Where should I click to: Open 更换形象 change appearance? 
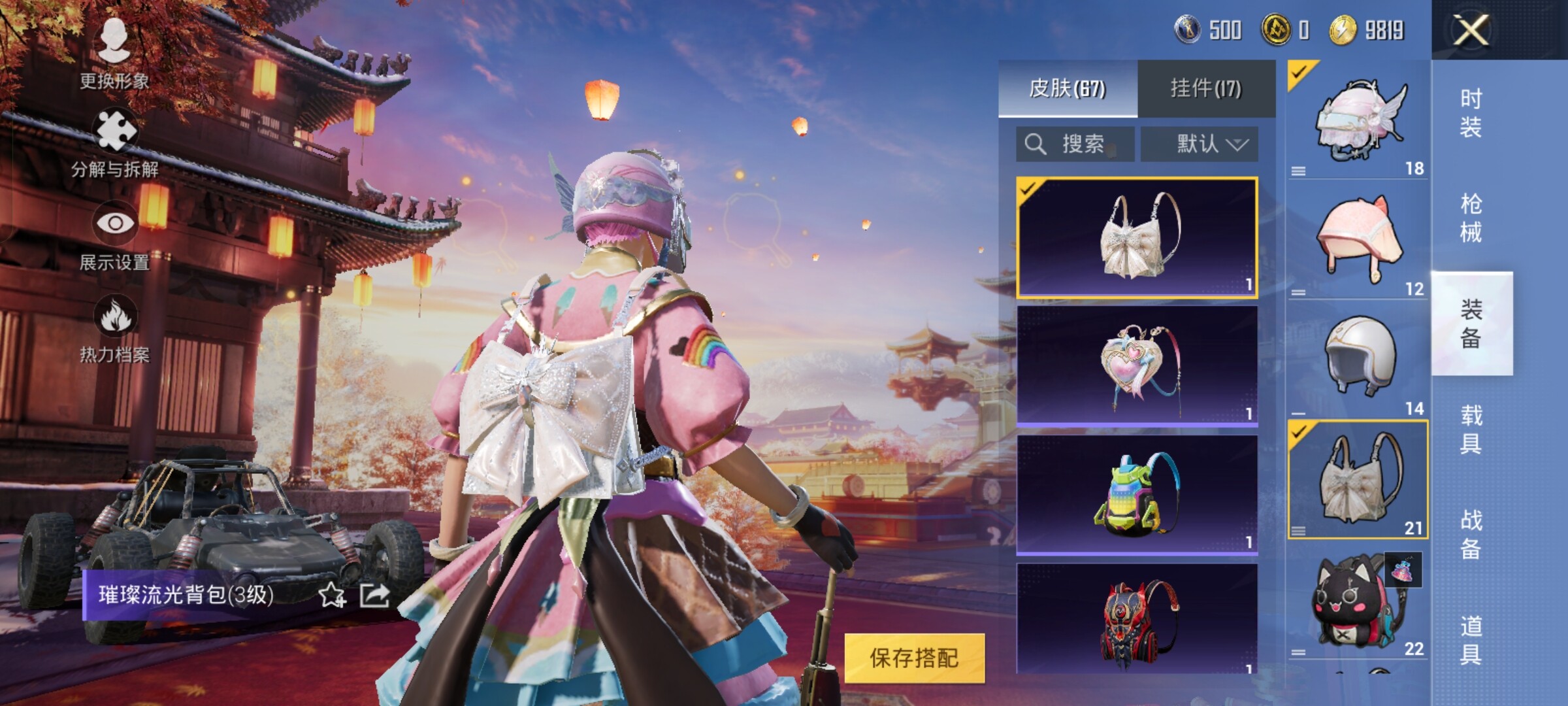[114, 52]
